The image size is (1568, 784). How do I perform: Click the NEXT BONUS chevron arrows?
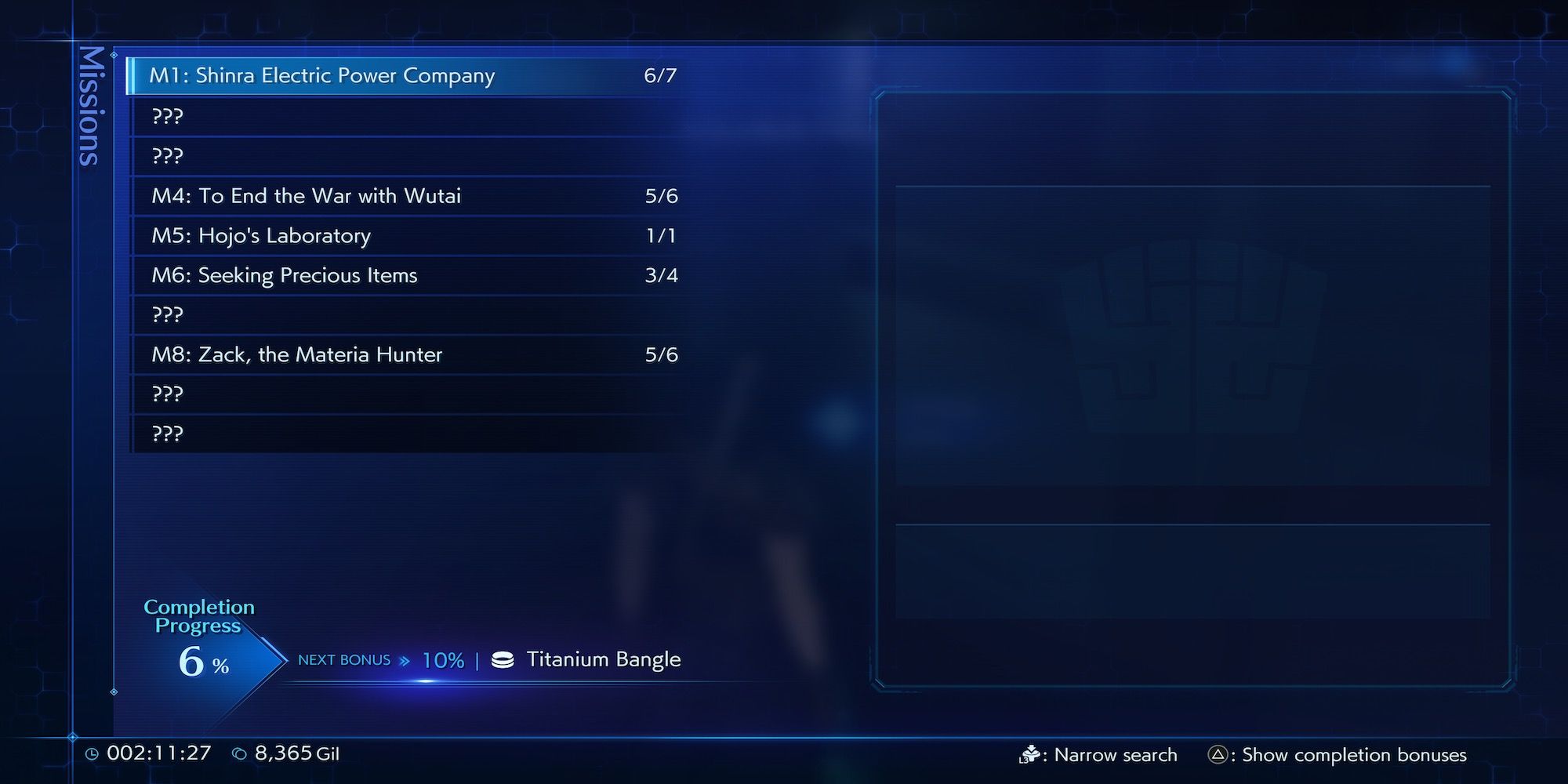click(x=405, y=660)
